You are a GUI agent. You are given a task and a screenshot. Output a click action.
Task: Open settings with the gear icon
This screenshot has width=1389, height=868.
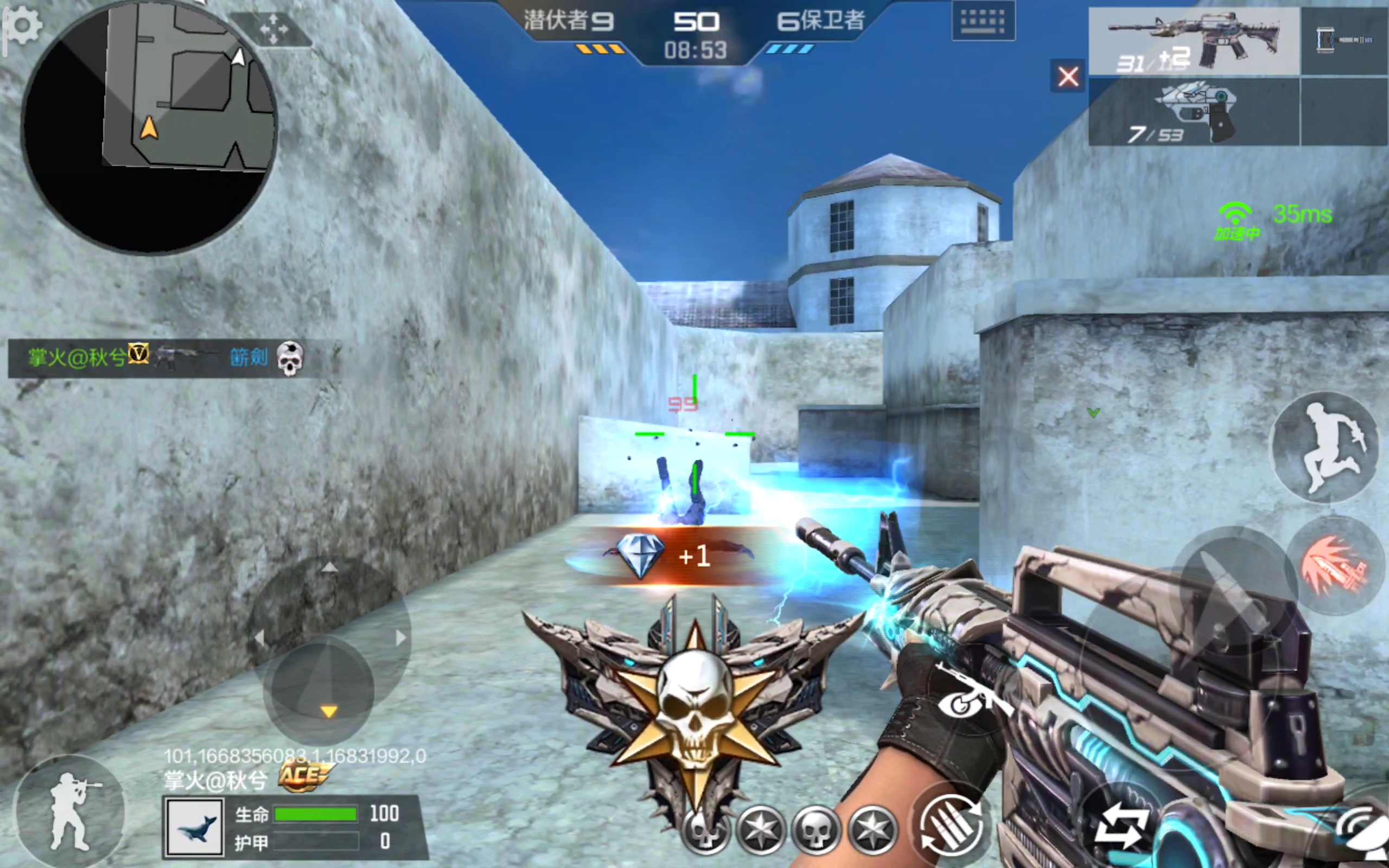tap(23, 26)
